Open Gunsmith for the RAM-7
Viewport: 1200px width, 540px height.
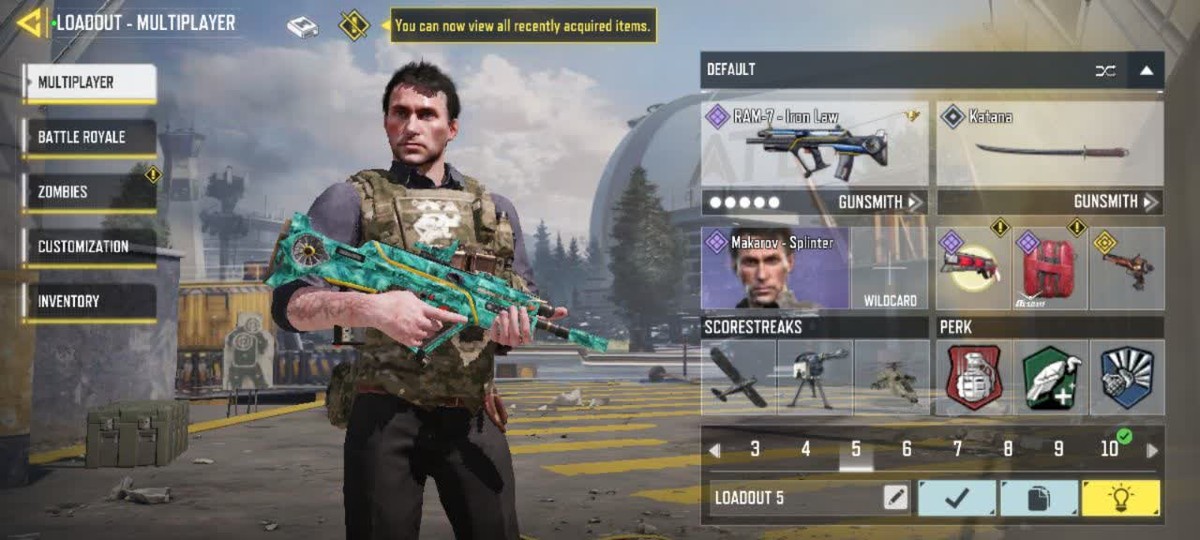click(879, 202)
